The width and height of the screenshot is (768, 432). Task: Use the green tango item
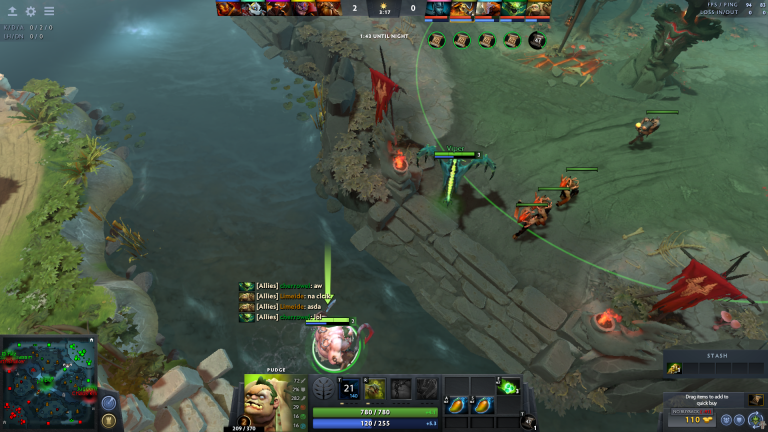508,386
